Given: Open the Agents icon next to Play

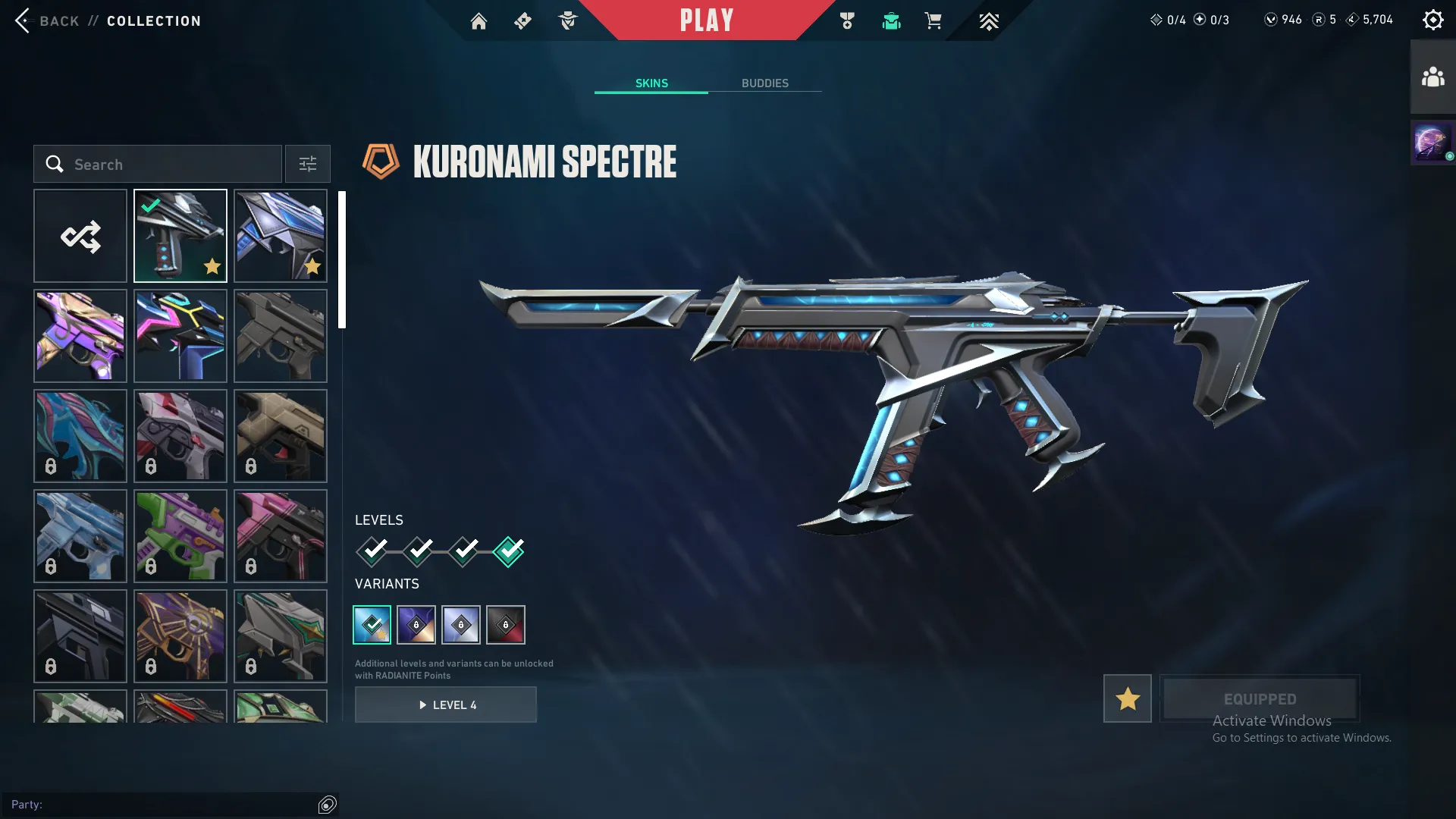Looking at the screenshot, I should coord(567,20).
